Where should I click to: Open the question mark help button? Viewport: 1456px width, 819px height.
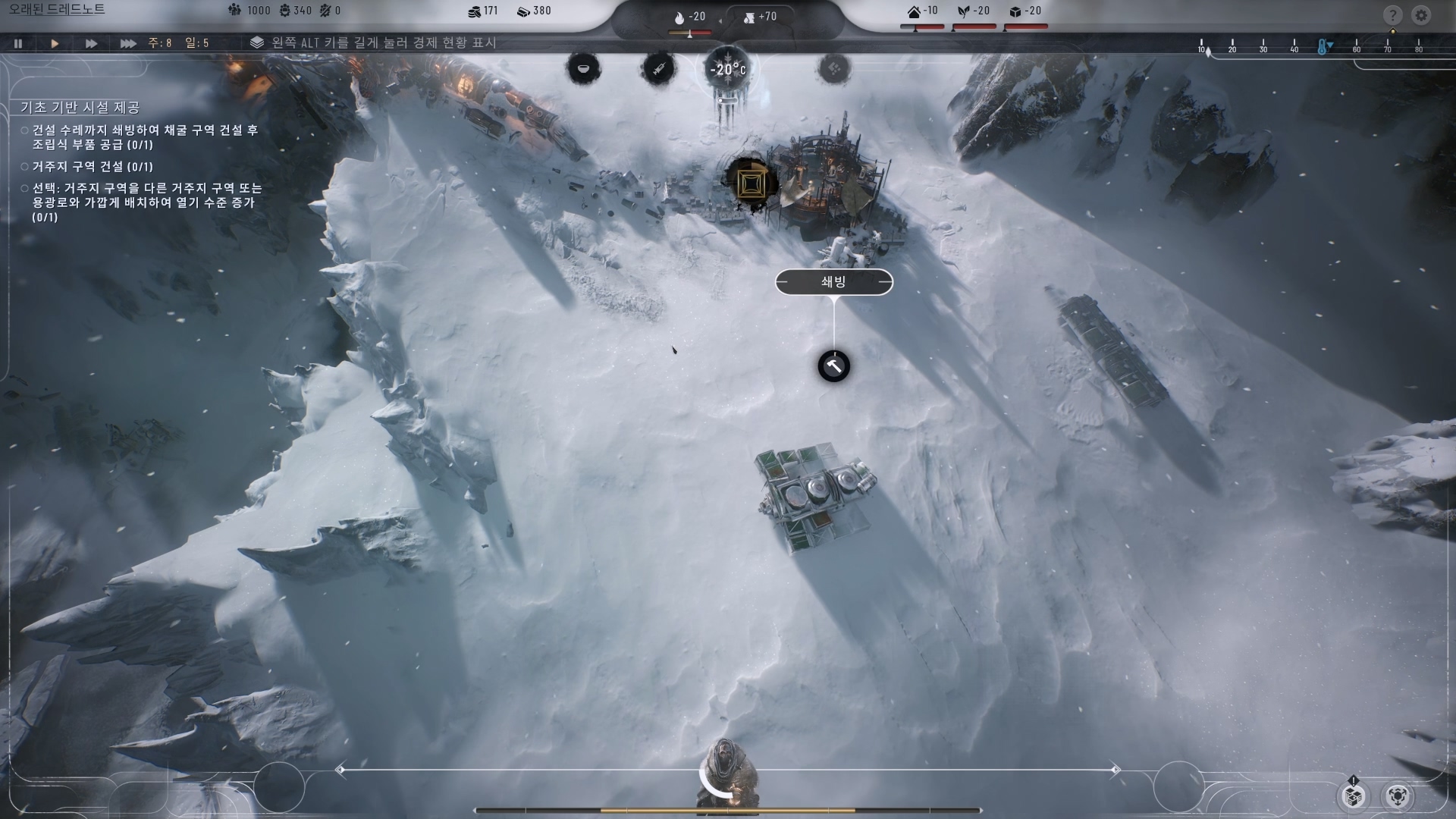(x=1392, y=15)
